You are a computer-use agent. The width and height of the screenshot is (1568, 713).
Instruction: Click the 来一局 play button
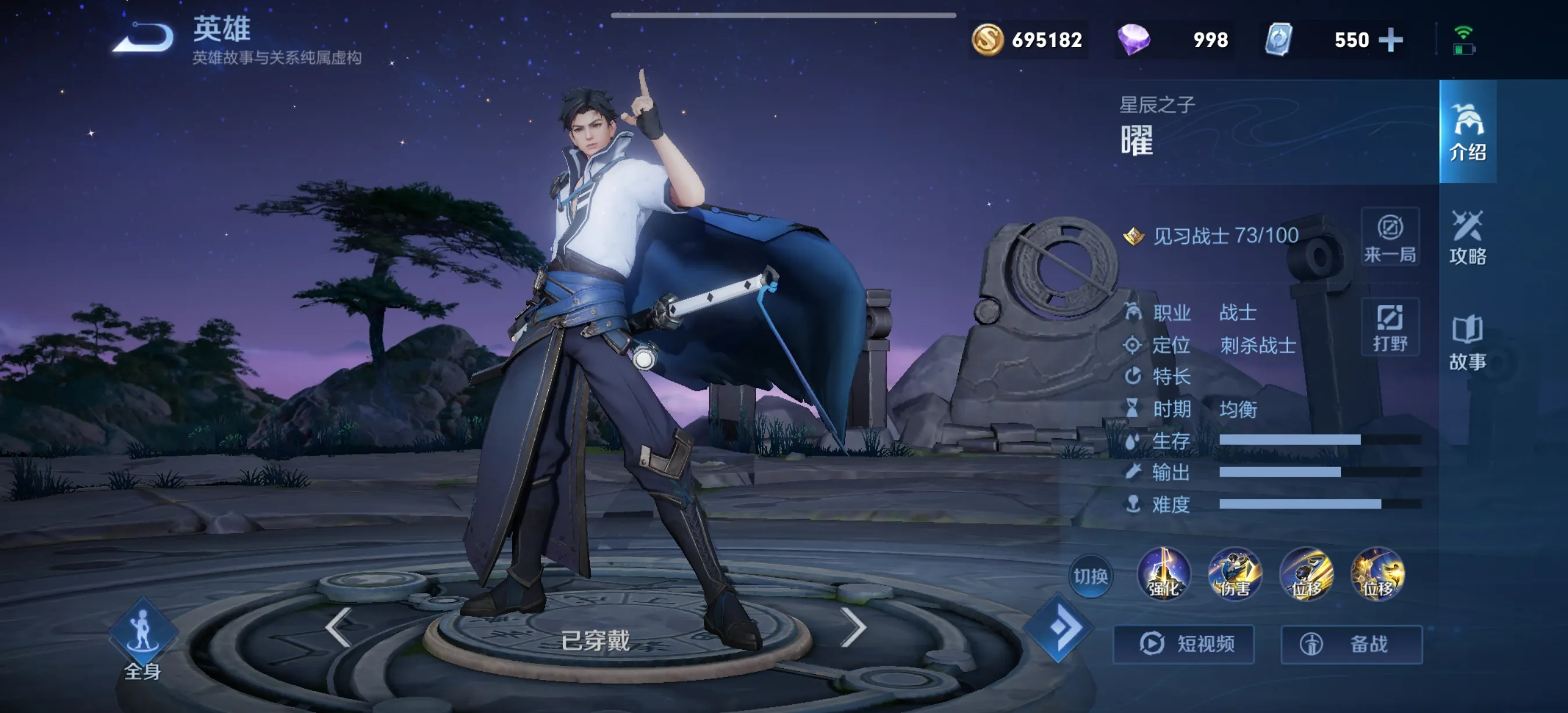click(1390, 237)
